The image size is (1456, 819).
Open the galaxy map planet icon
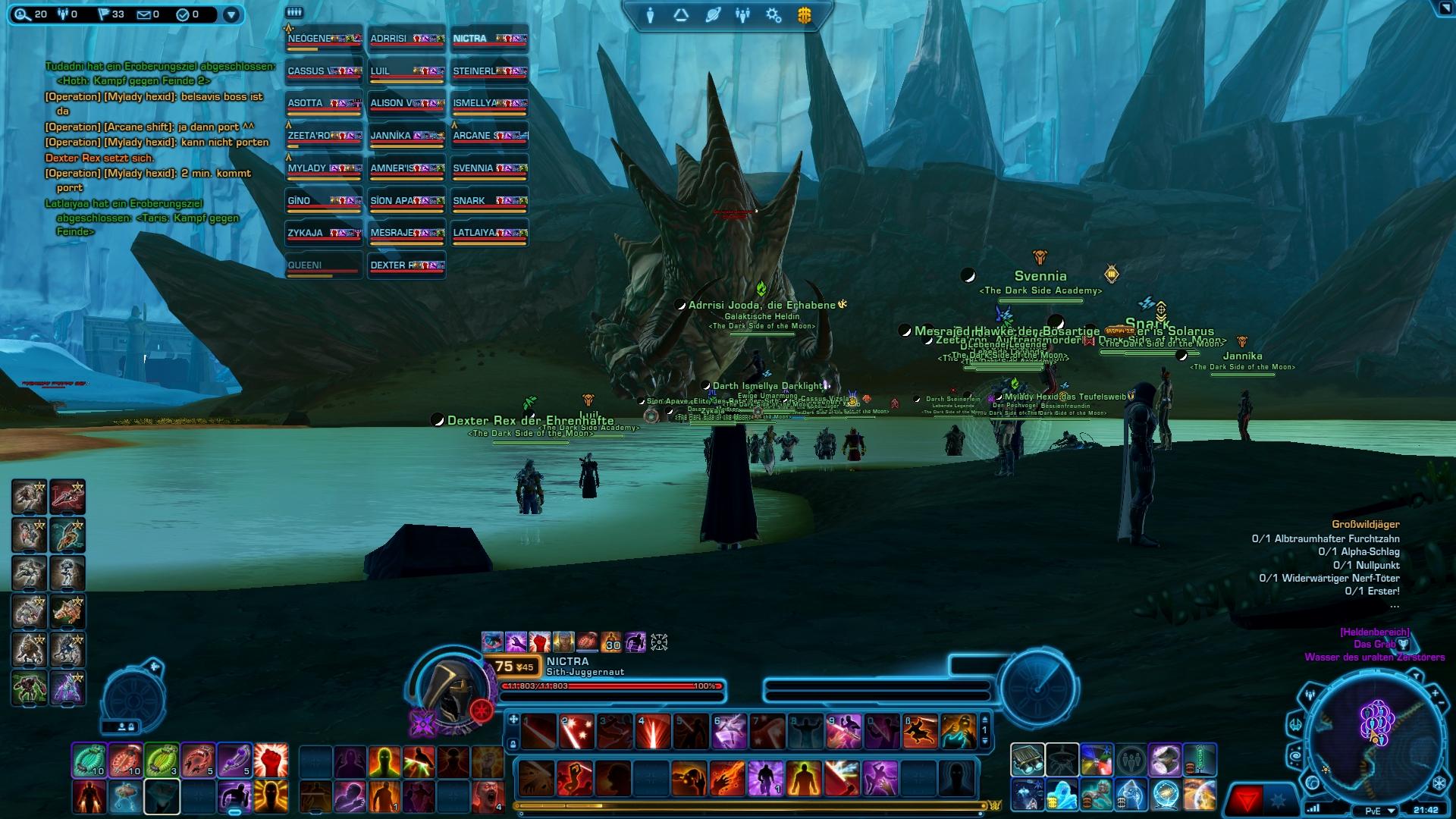[711, 15]
